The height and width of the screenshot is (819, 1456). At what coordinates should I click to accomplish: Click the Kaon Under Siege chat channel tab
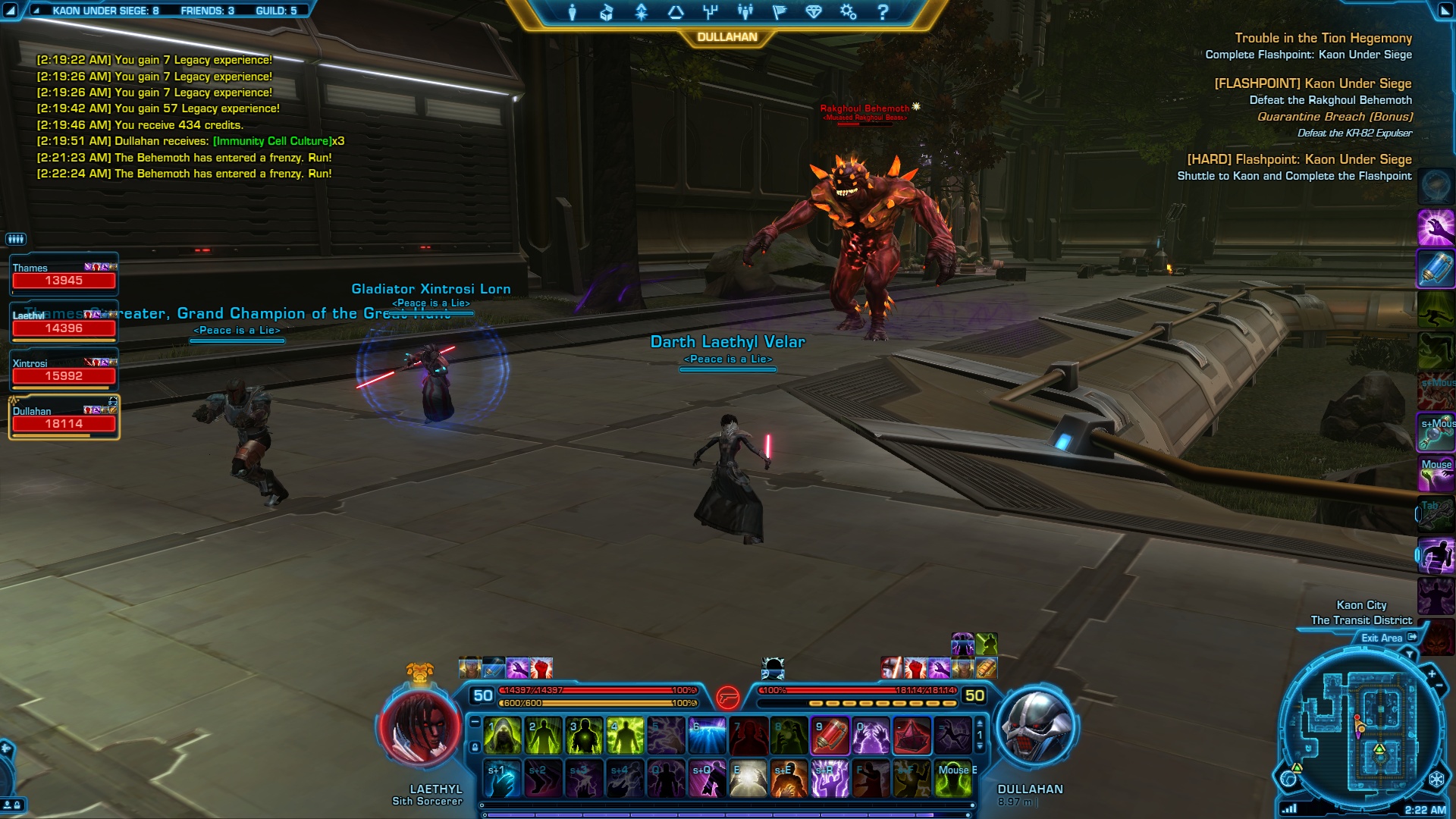click(x=105, y=11)
